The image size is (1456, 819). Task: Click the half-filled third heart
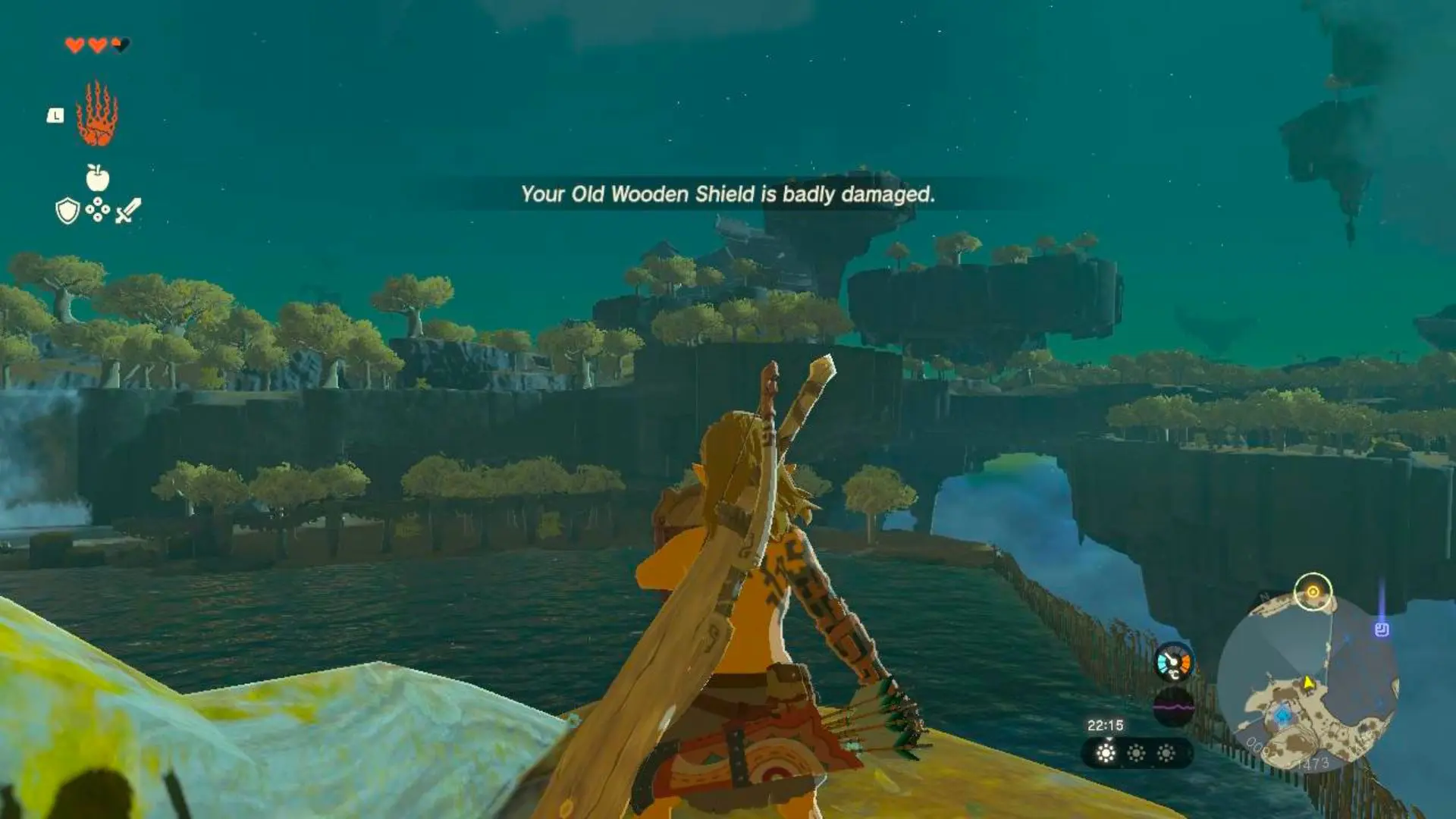point(121,44)
